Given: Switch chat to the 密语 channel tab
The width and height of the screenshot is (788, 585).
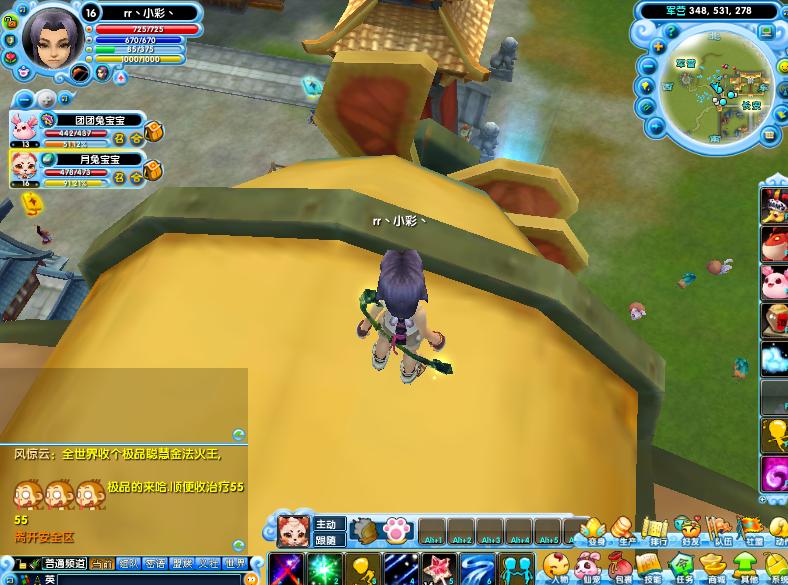Looking at the screenshot, I should (155, 564).
